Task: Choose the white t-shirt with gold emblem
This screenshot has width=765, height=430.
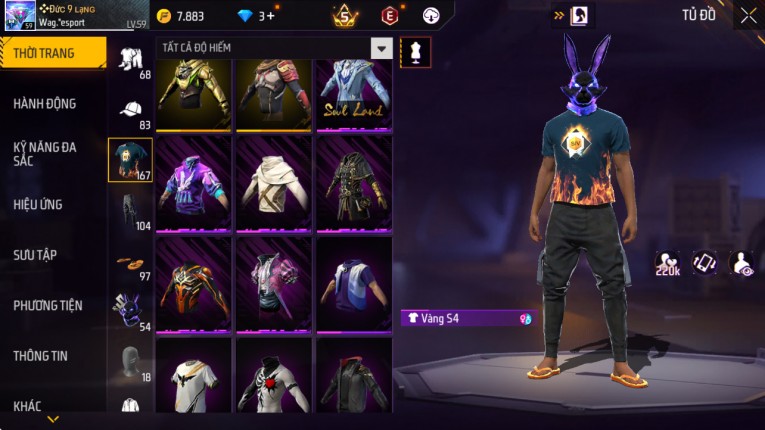Action: coord(194,378)
